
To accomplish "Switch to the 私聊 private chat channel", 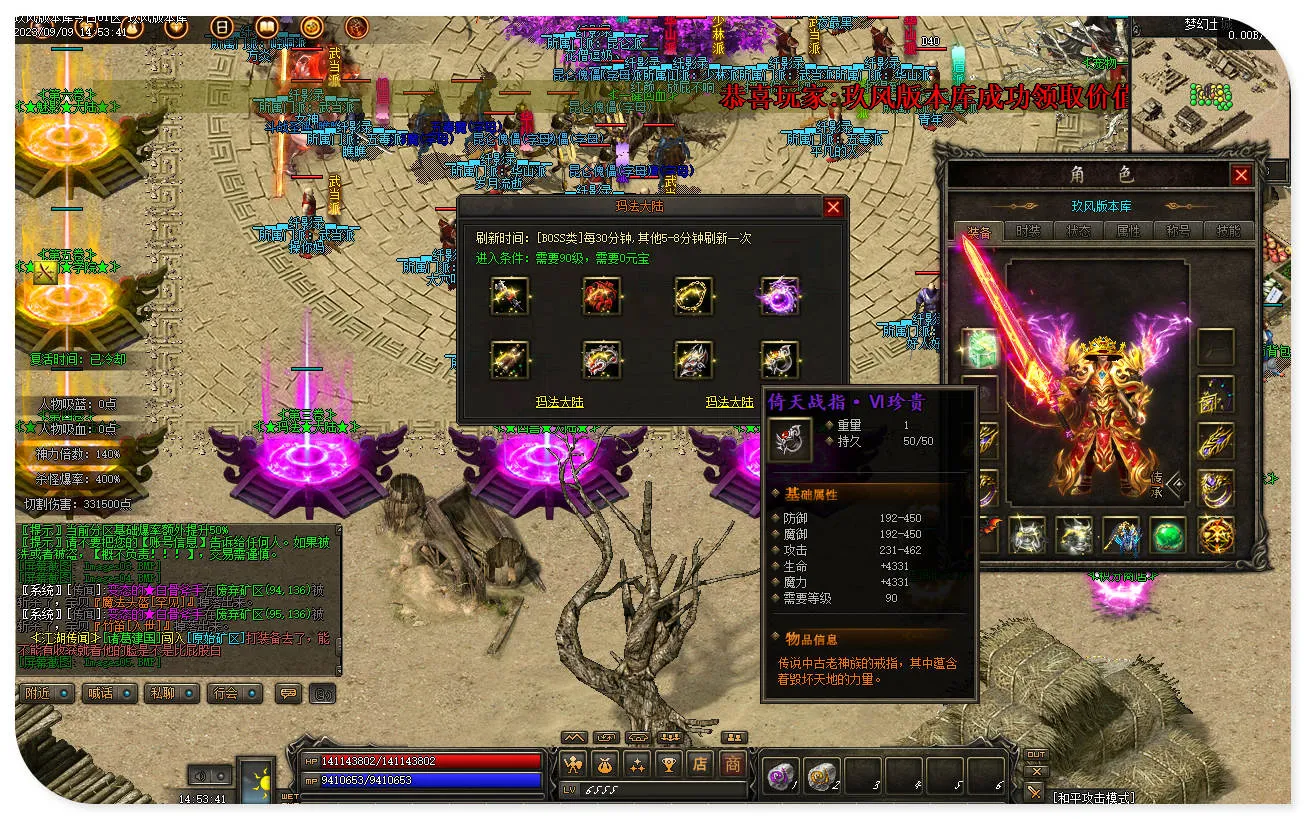I will coord(171,693).
